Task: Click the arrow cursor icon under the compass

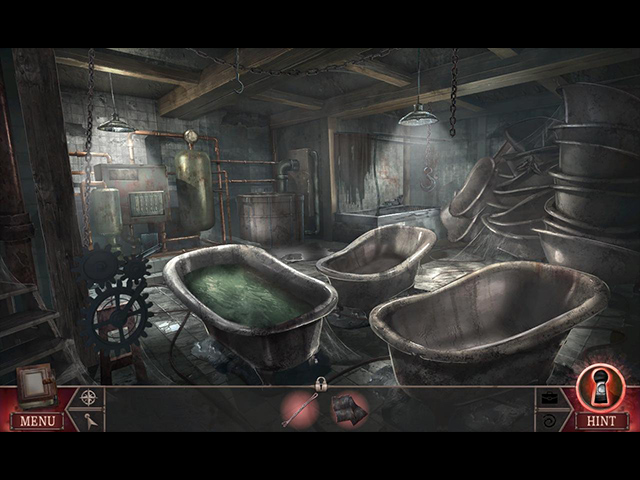Action: coord(90,421)
